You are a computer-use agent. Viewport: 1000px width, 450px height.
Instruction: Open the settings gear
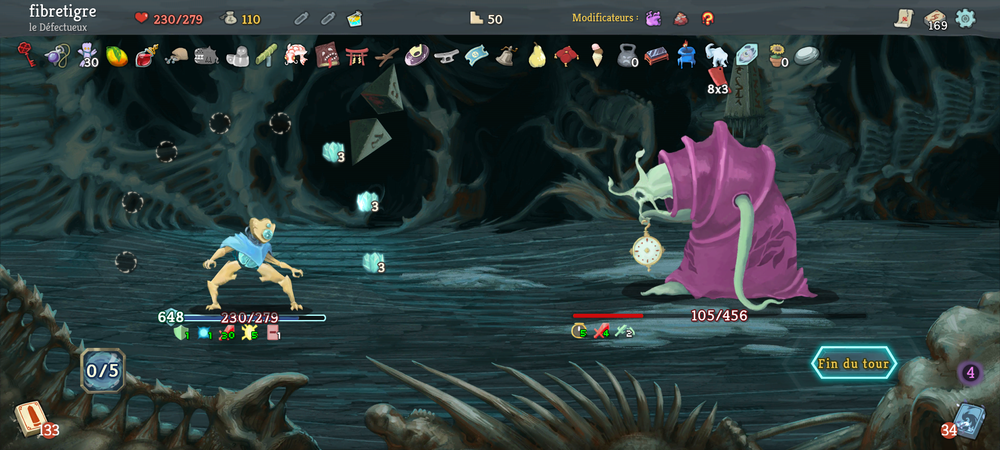tap(965, 18)
